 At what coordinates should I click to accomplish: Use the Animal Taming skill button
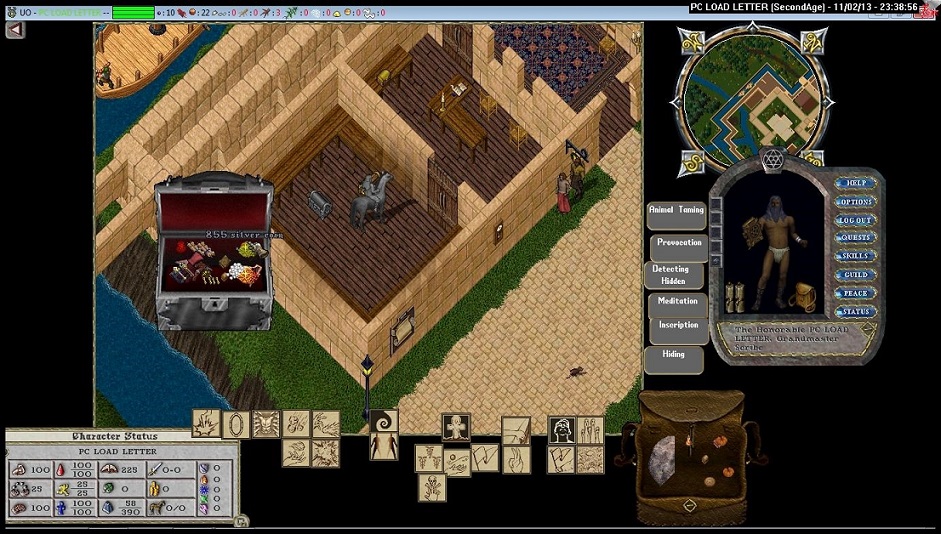676,212
